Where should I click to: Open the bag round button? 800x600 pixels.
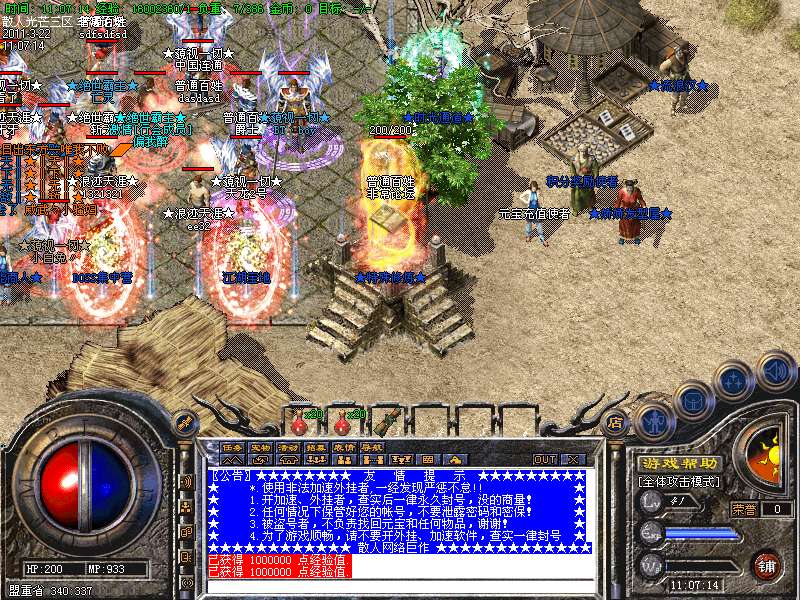pyautogui.click(x=693, y=398)
